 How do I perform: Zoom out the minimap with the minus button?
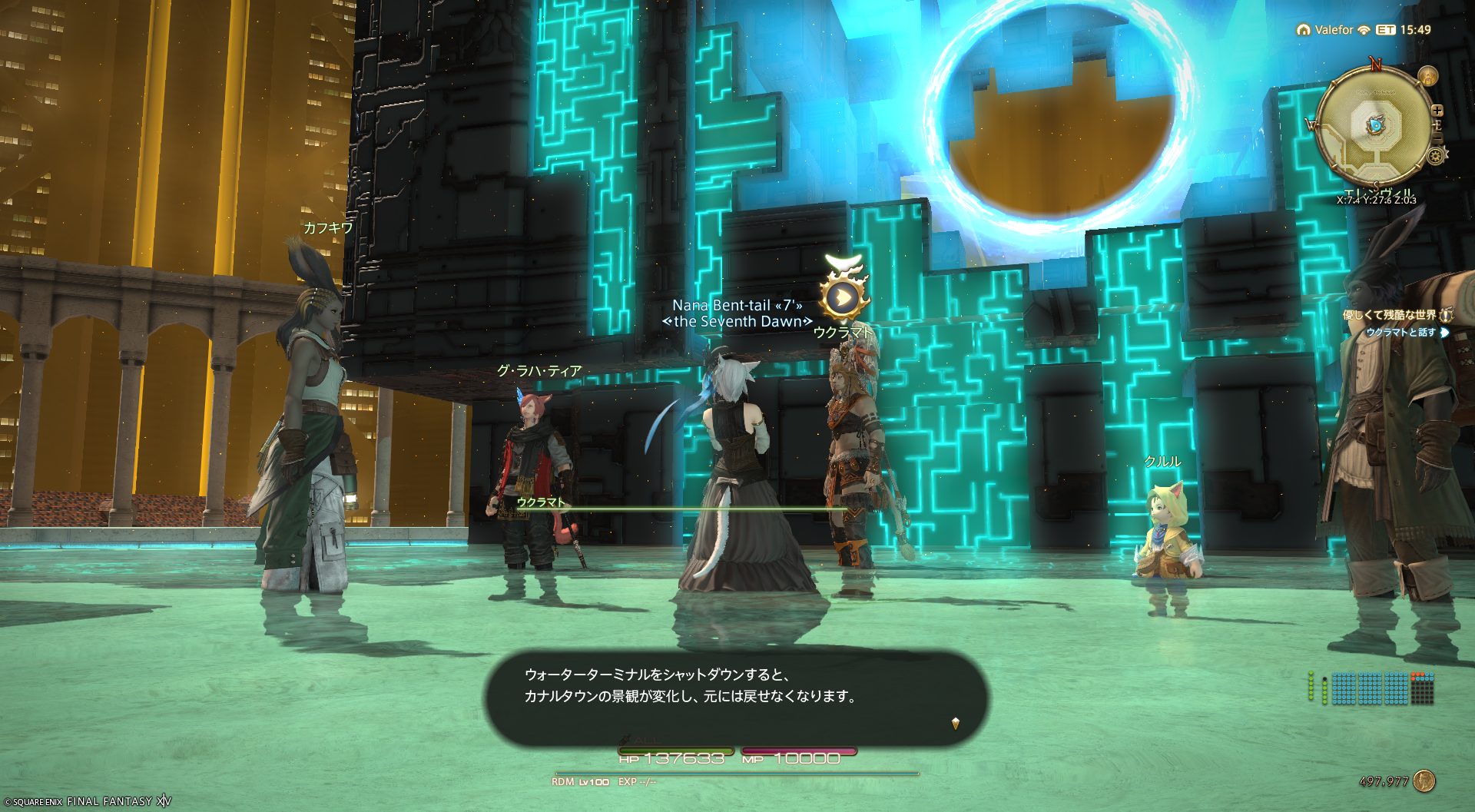pyautogui.click(x=1438, y=138)
